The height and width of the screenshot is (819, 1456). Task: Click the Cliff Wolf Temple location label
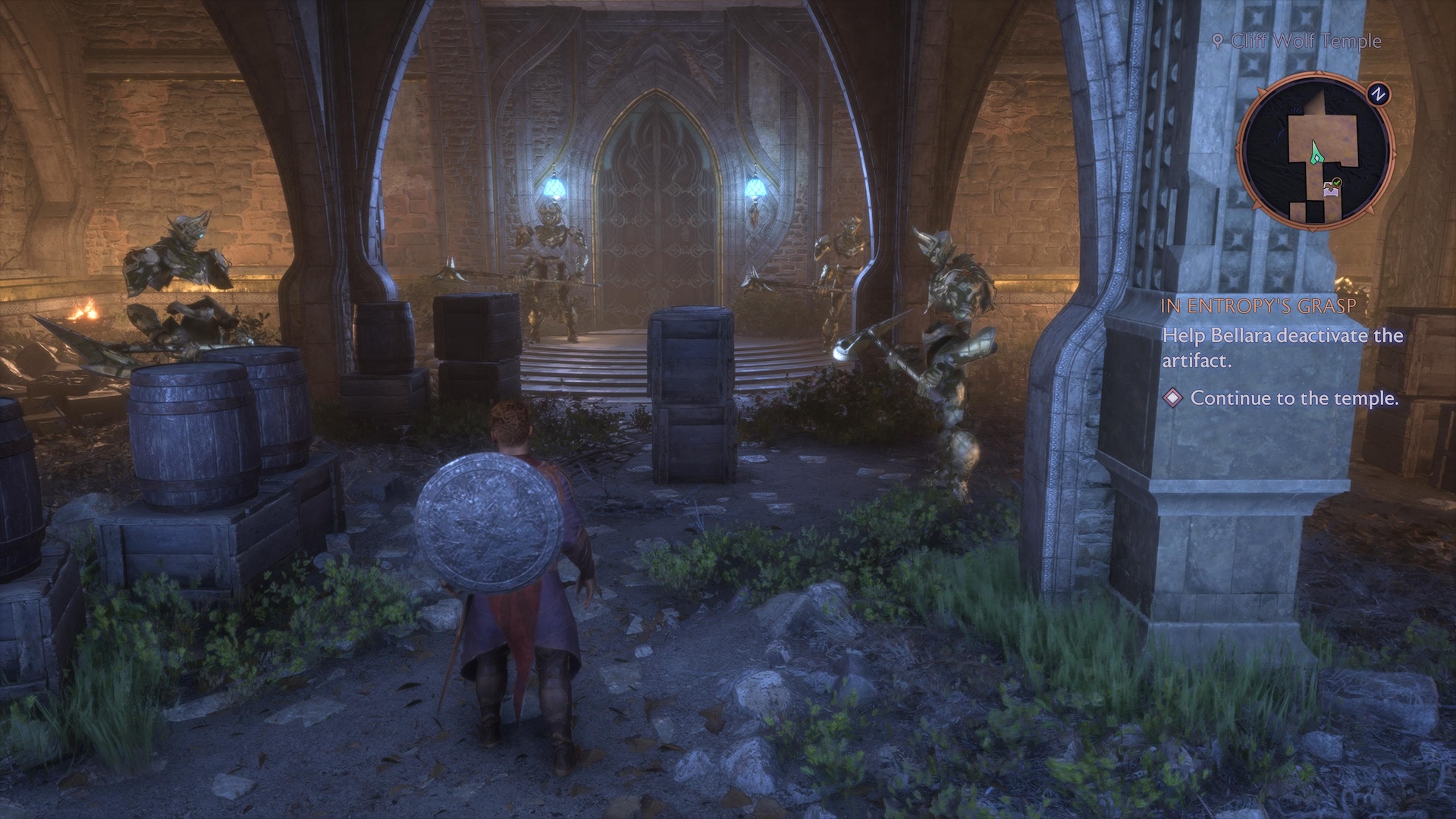tap(1305, 41)
